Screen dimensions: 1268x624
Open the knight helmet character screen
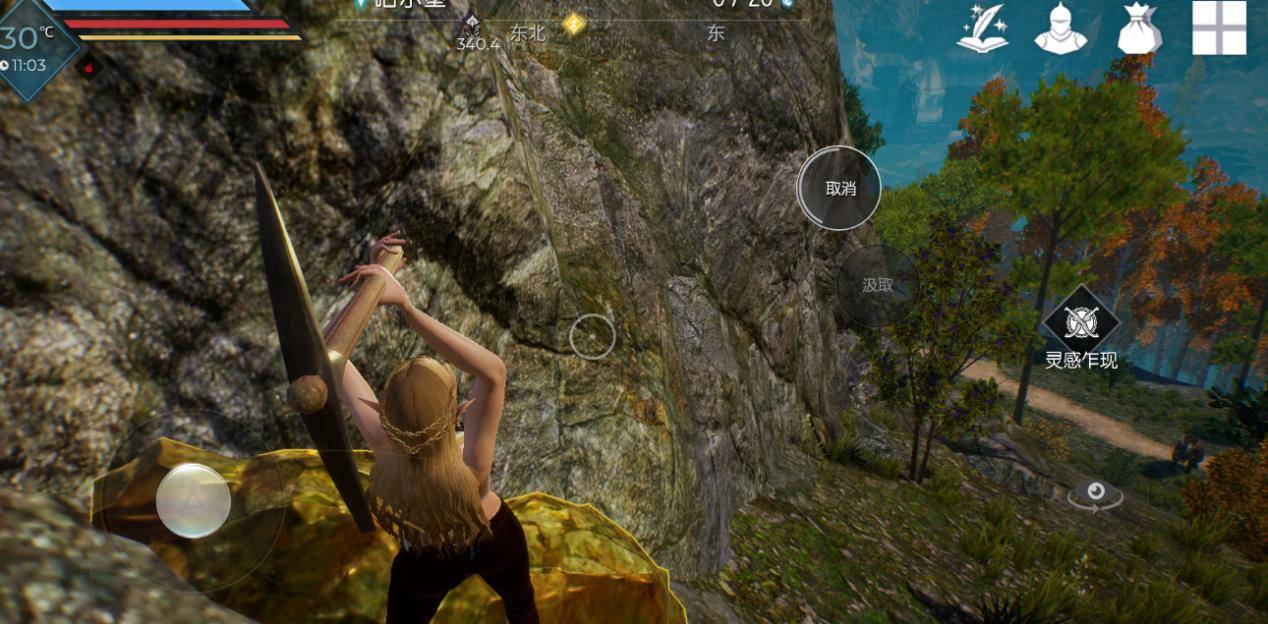coord(1060,28)
